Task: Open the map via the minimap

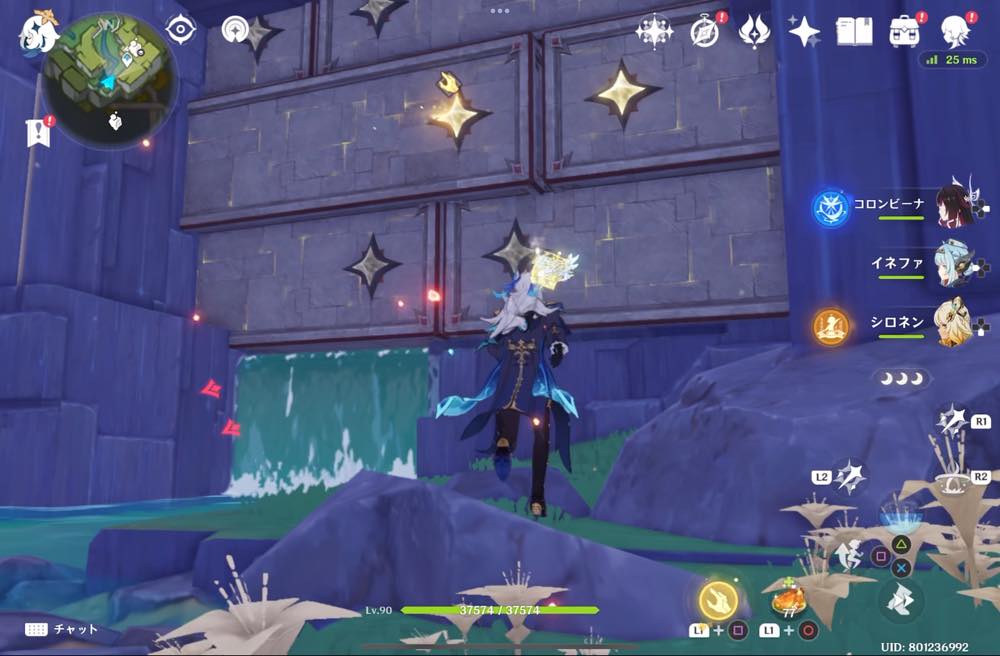Action: (111, 80)
